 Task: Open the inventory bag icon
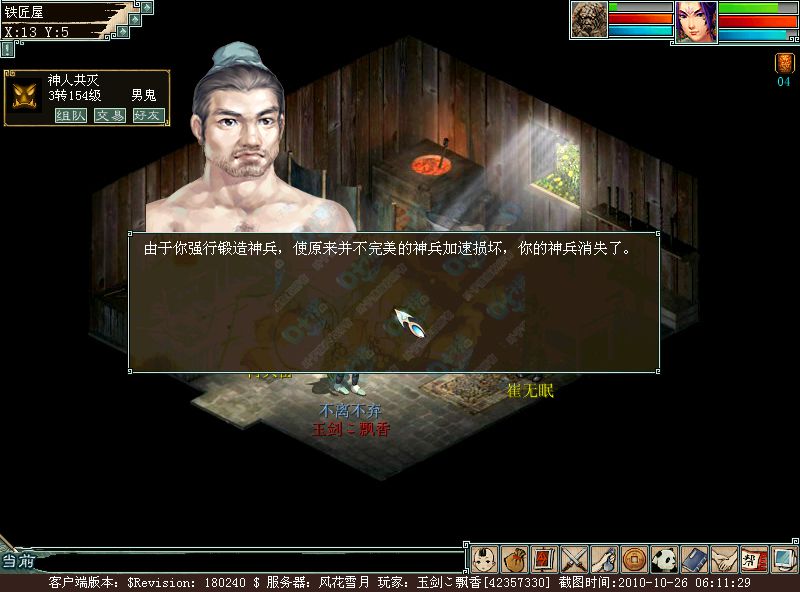(x=514, y=558)
